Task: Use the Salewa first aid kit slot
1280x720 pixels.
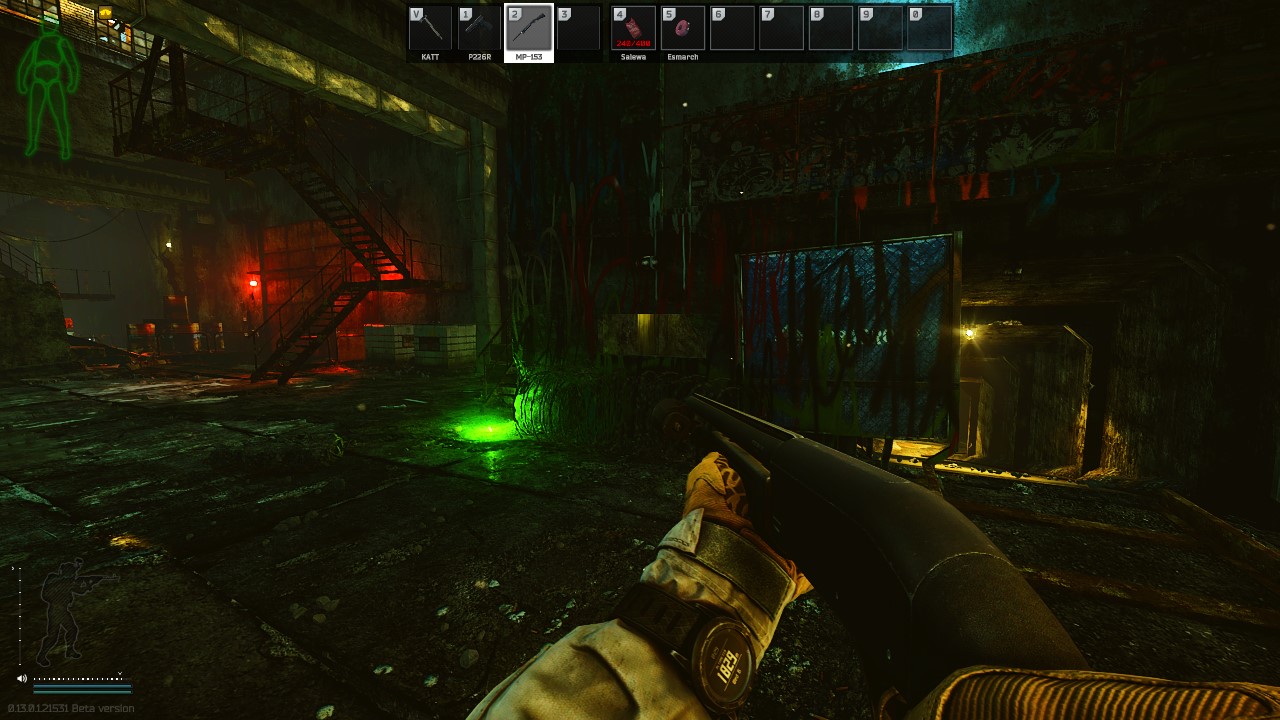Action: 633,29
